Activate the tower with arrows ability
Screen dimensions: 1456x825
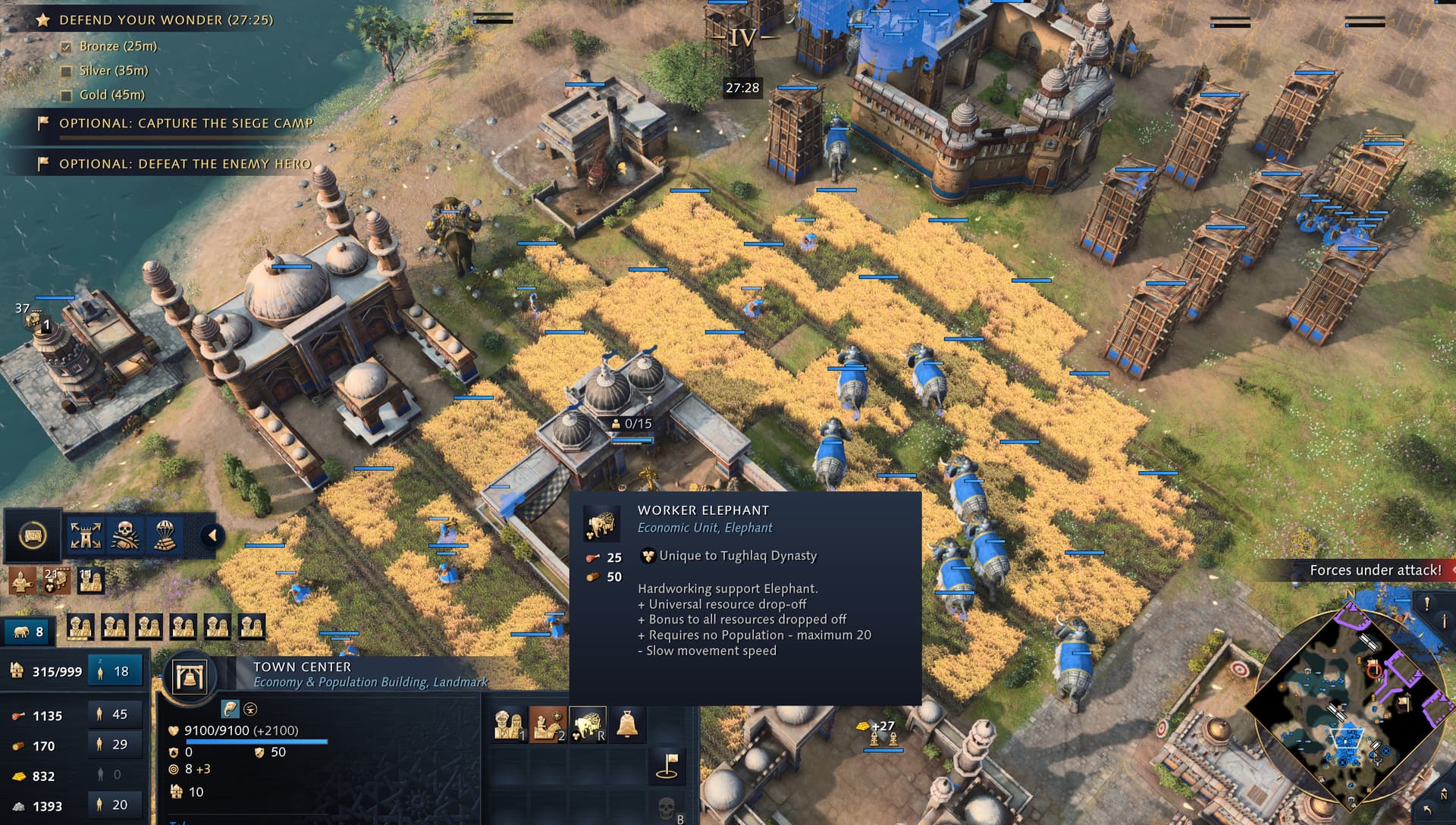click(86, 536)
